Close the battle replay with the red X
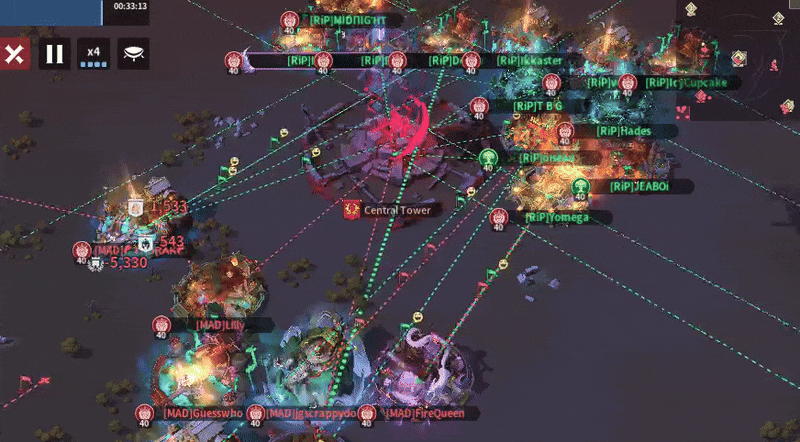The height and width of the screenshot is (442, 800). point(15,53)
